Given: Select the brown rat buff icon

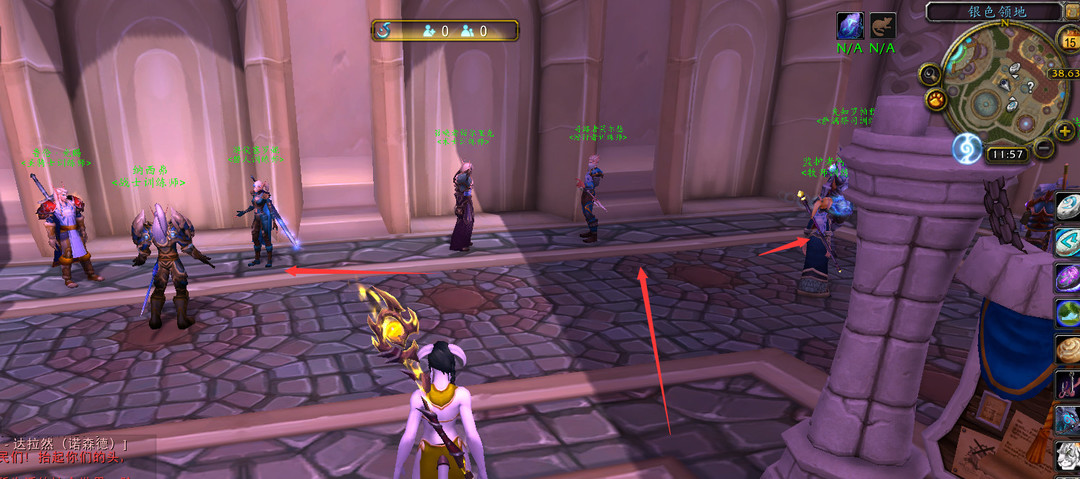Looking at the screenshot, I should click(x=882, y=27).
